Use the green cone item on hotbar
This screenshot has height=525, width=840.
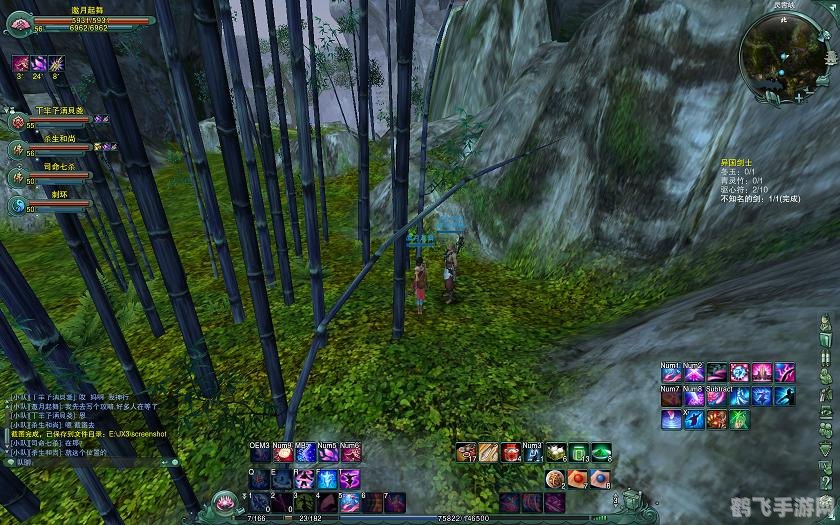(600, 453)
